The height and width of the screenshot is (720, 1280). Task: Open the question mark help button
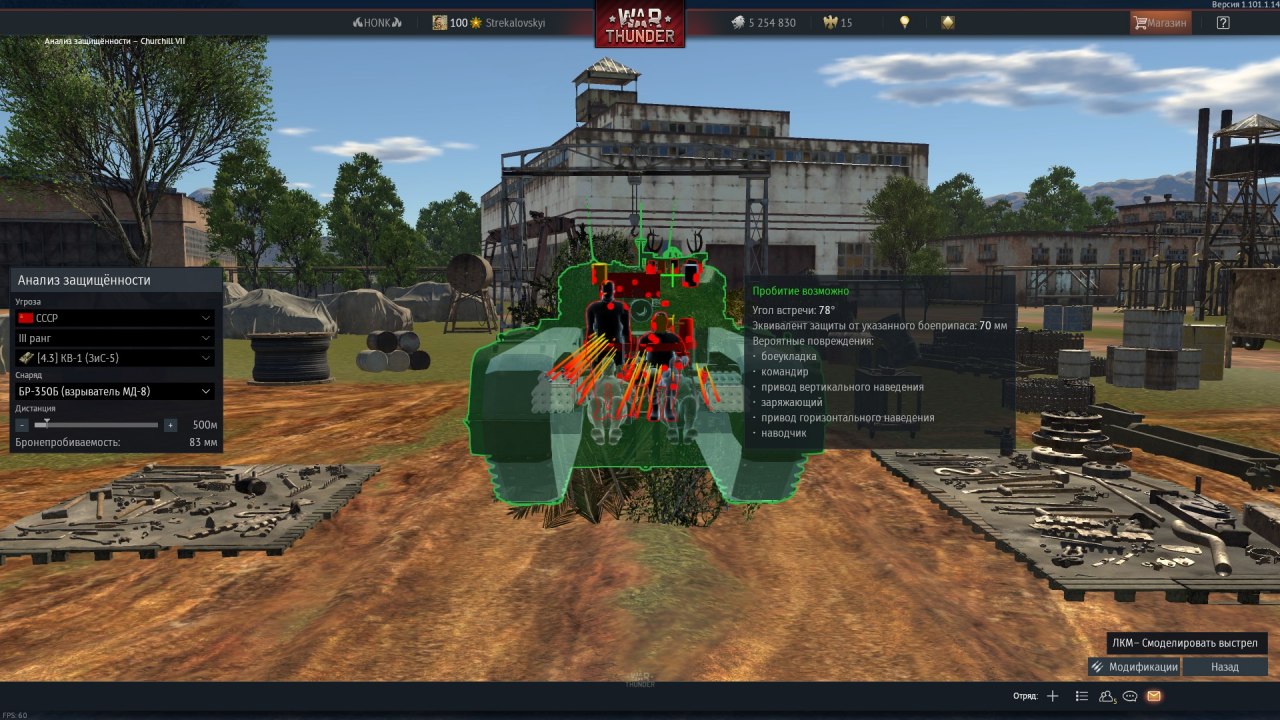click(x=1223, y=22)
